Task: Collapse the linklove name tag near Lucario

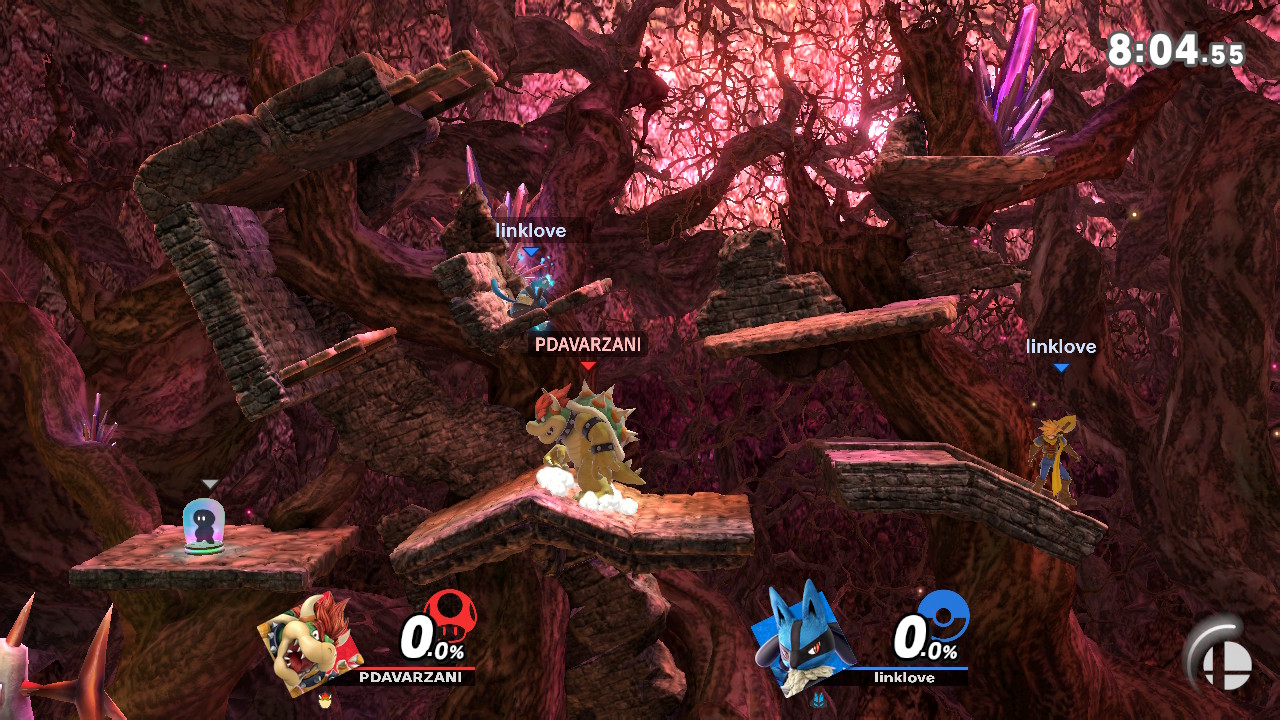Action: [530, 230]
